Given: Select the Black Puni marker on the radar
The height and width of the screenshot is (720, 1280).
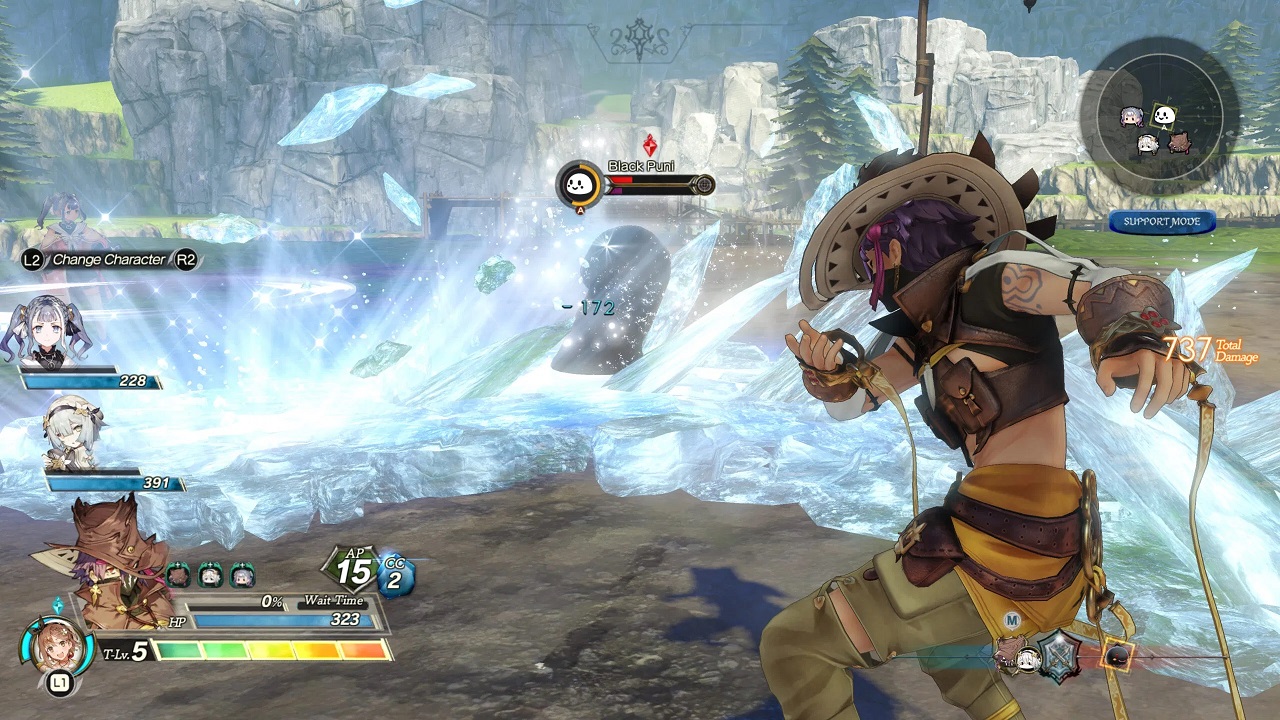Looking at the screenshot, I should click(1163, 117).
